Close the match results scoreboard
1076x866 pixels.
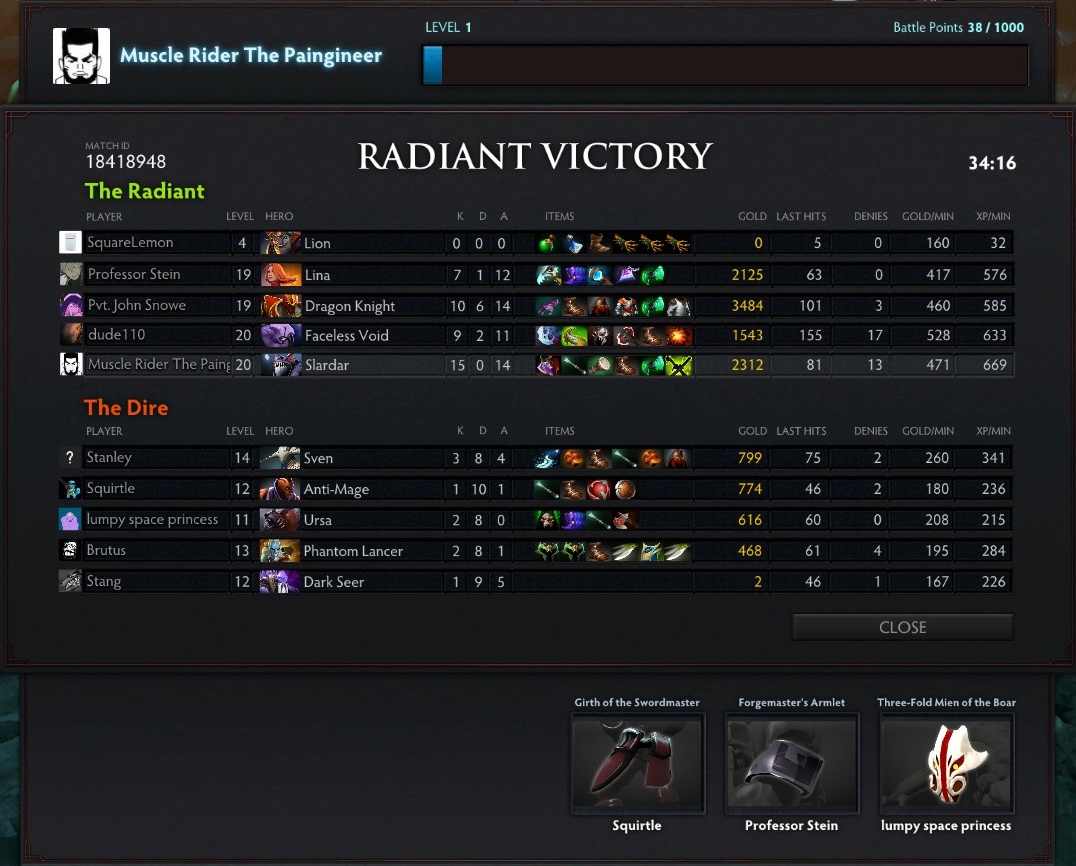coord(902,627)
